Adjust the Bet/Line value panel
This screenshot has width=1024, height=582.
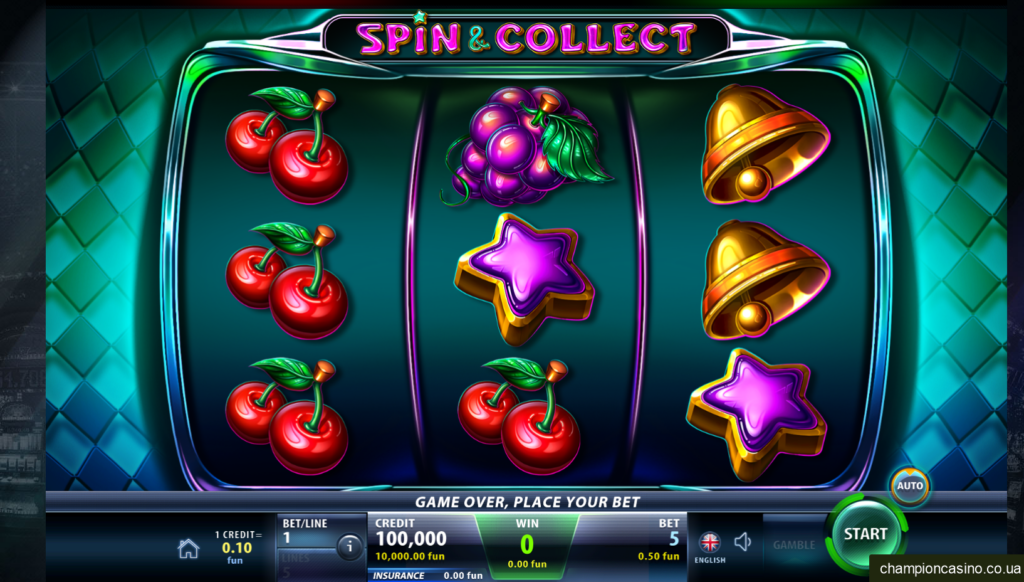point(303,531)
